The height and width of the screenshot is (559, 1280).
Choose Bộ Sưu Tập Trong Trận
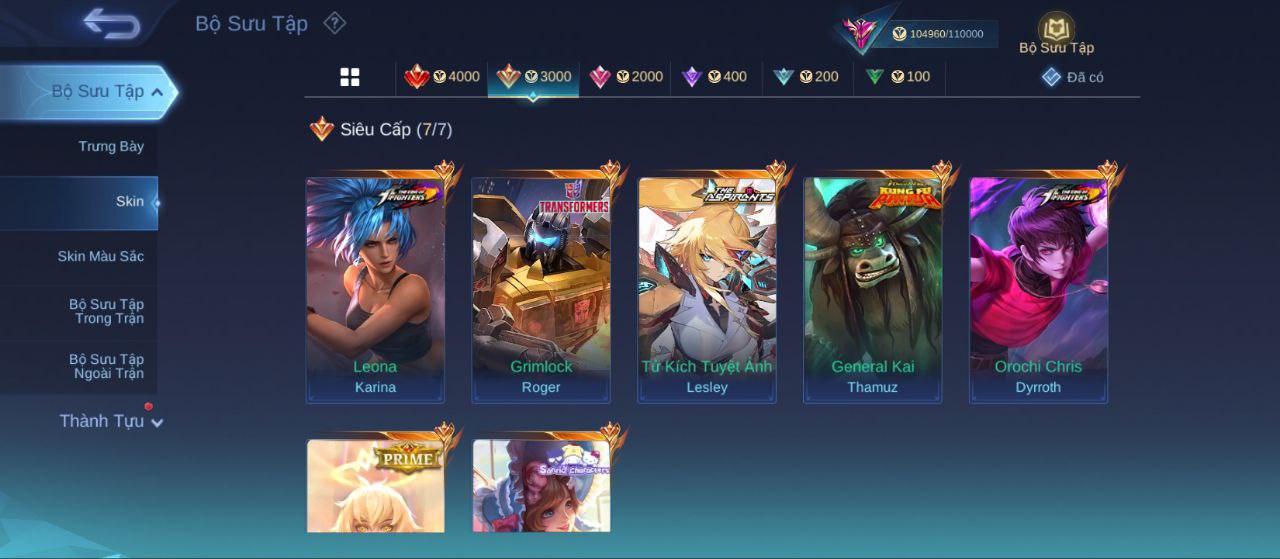[x=106, y=312]
